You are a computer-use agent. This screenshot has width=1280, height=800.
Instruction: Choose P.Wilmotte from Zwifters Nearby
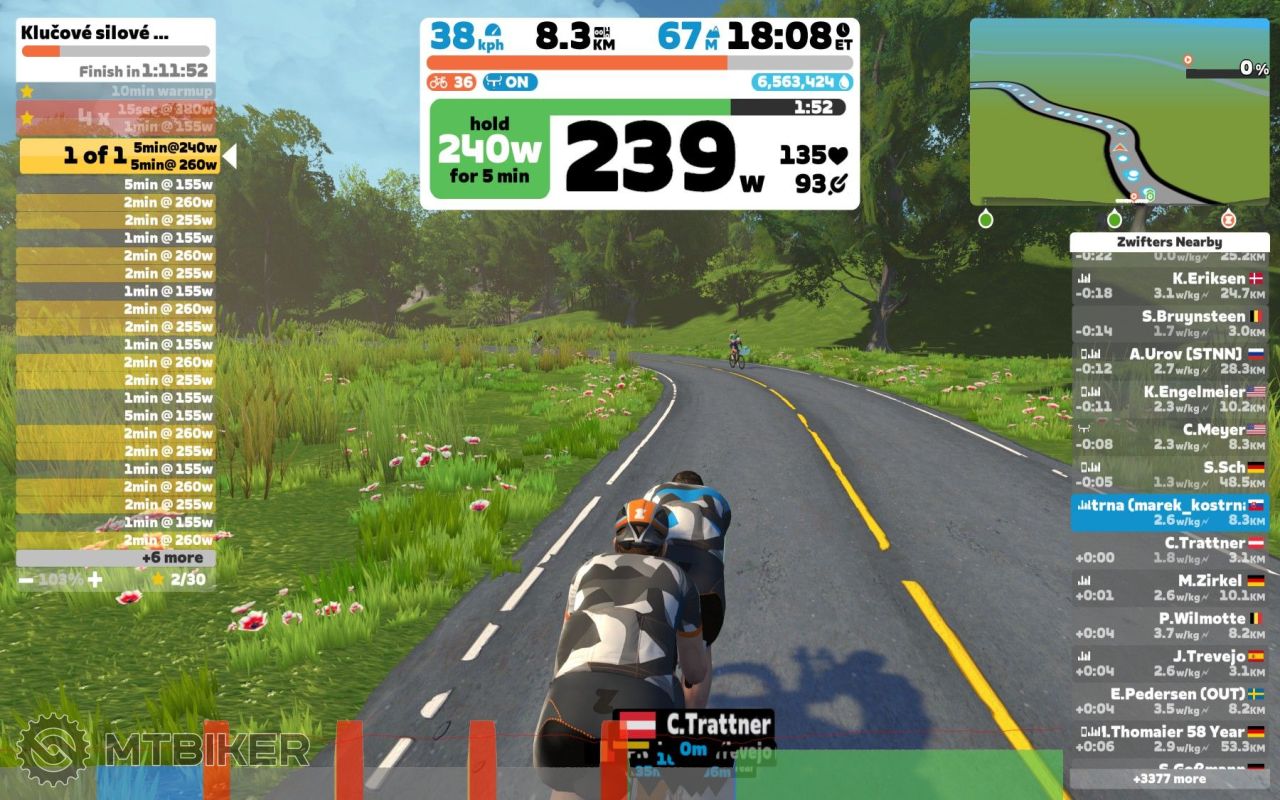point(1169,625)
